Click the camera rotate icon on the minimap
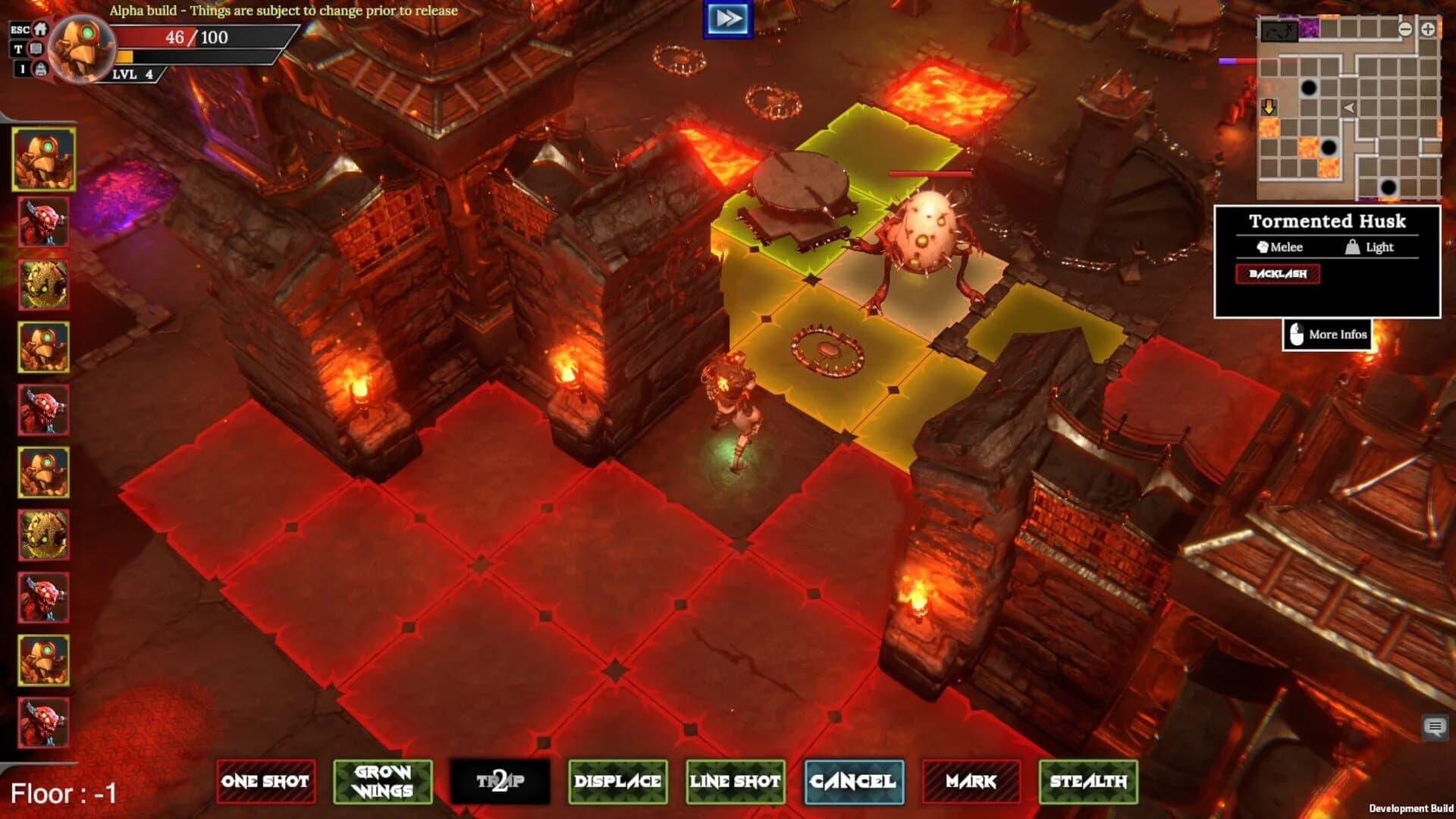1456x819 pixels. point(1279,31)
